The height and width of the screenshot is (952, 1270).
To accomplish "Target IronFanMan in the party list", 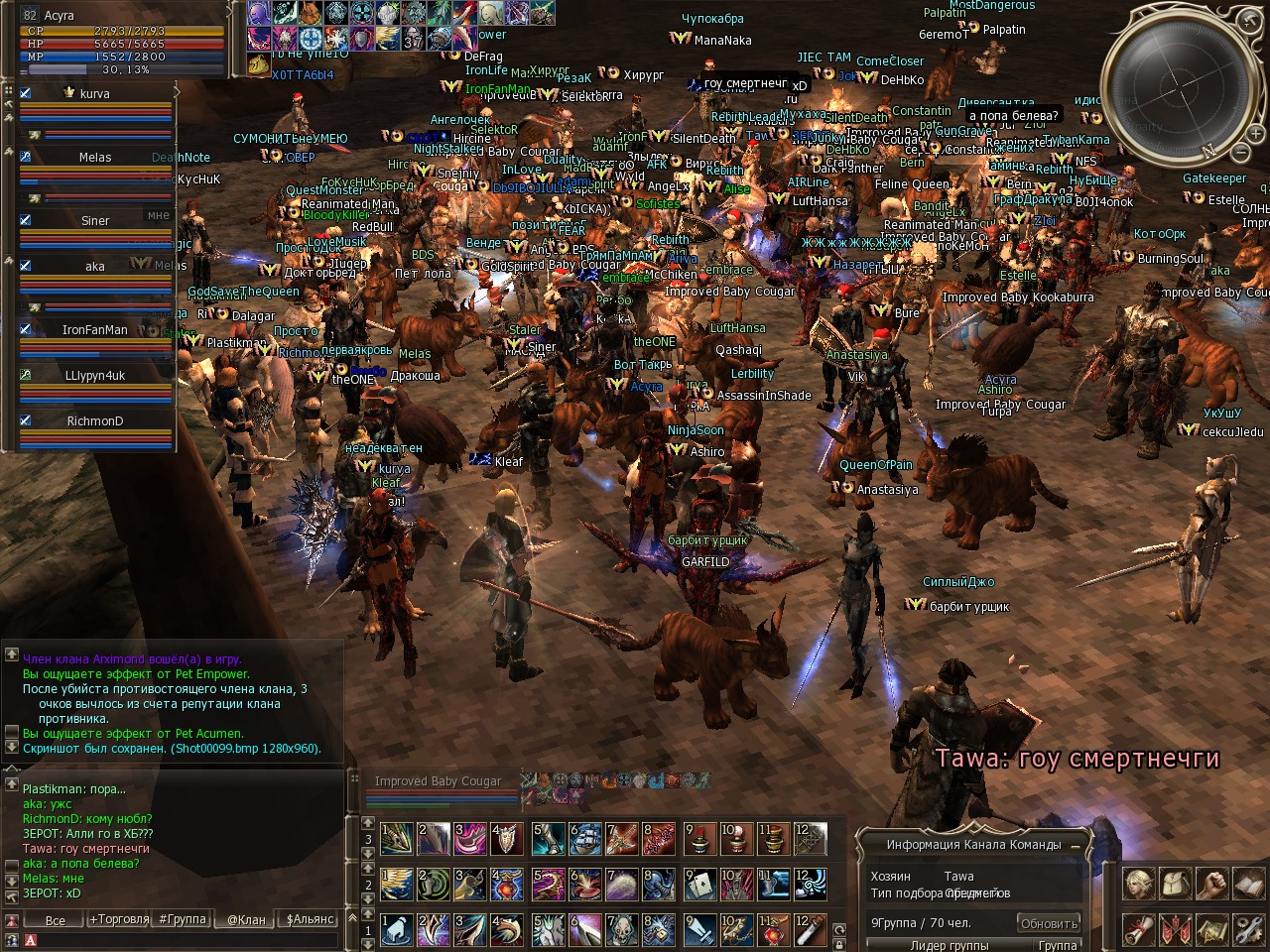I will (x=95, y=330).
